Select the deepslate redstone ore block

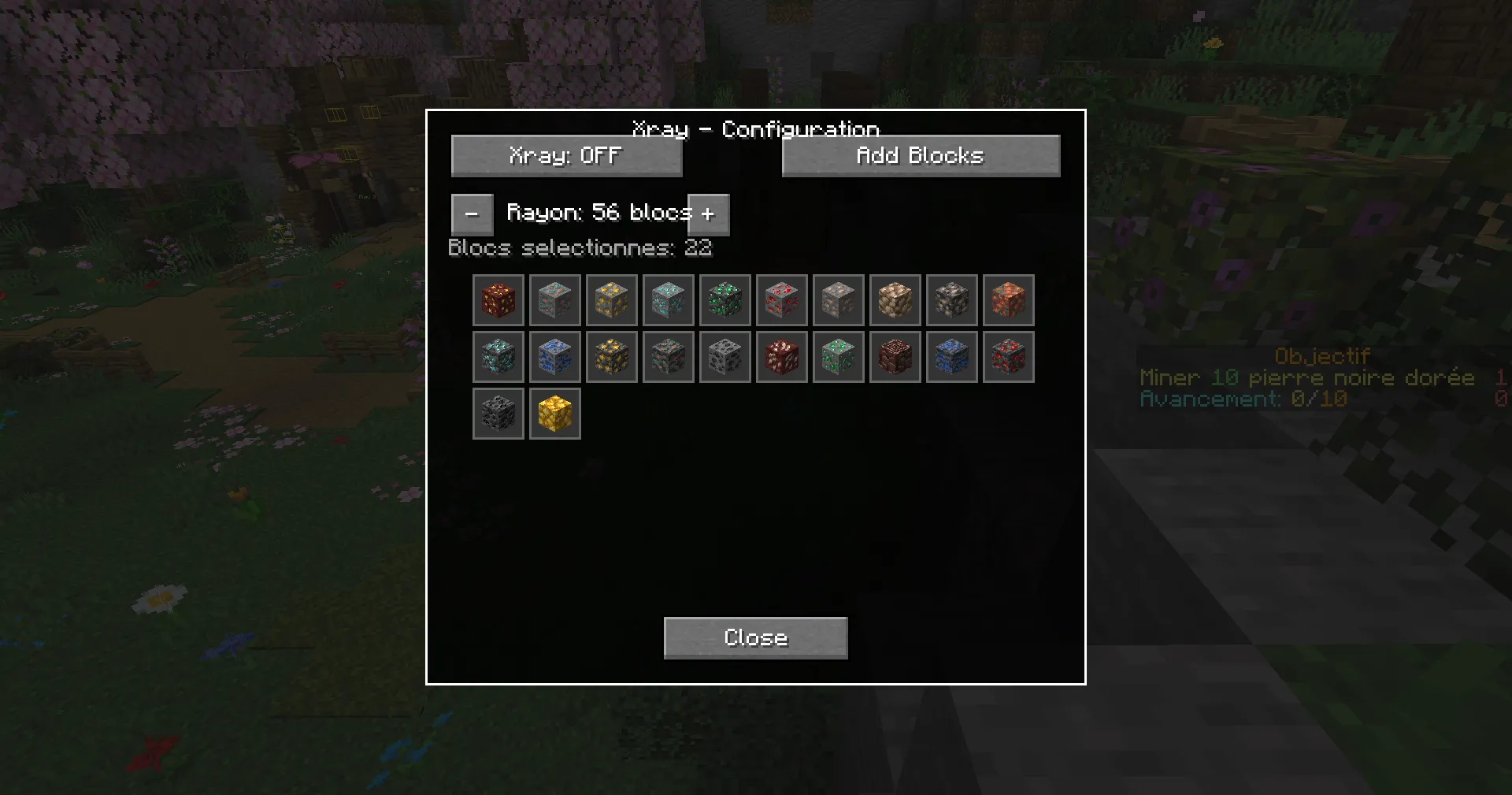point(1009,356)
